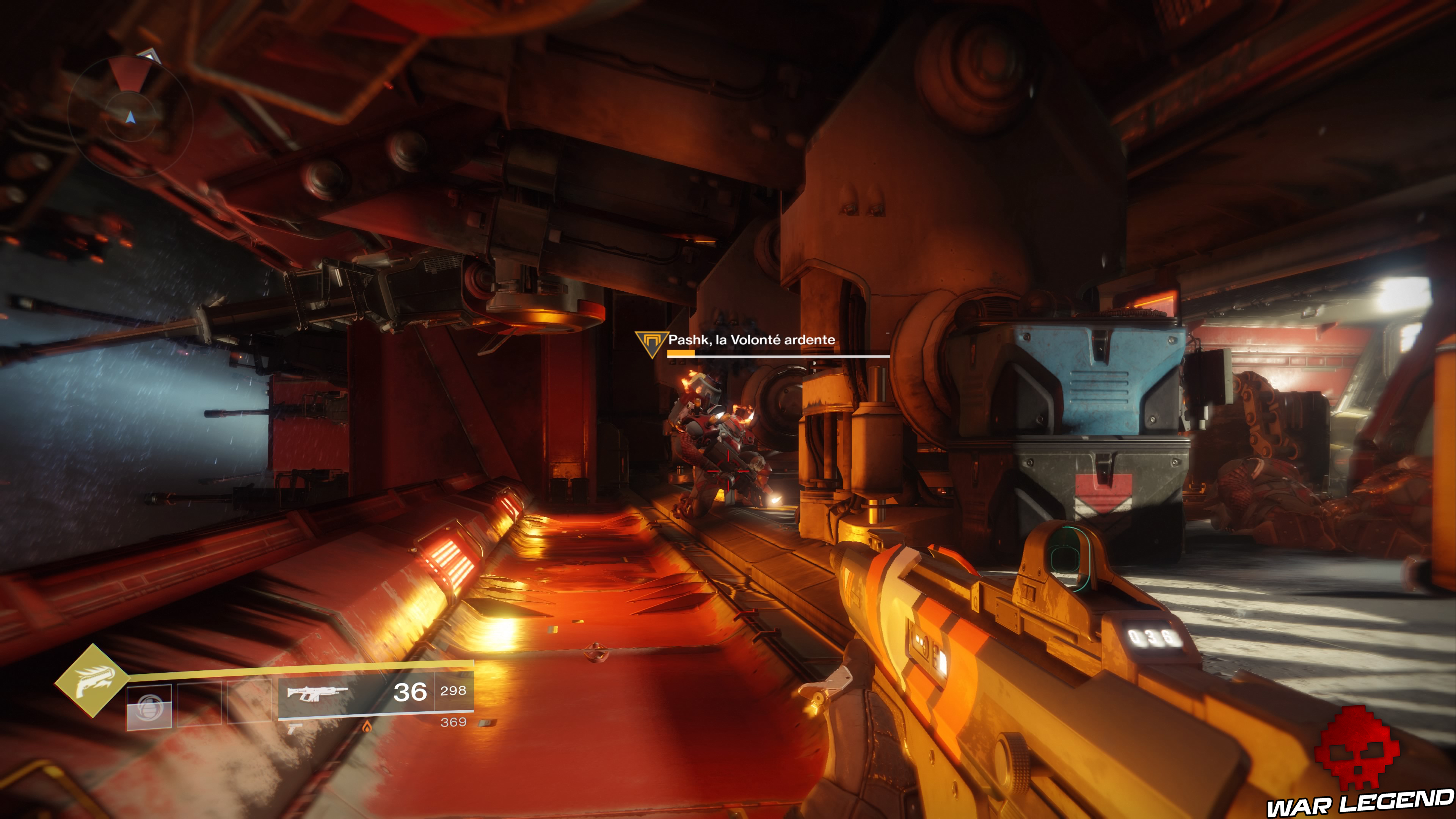Toggle the first empty ability slot

click(149, 706)
